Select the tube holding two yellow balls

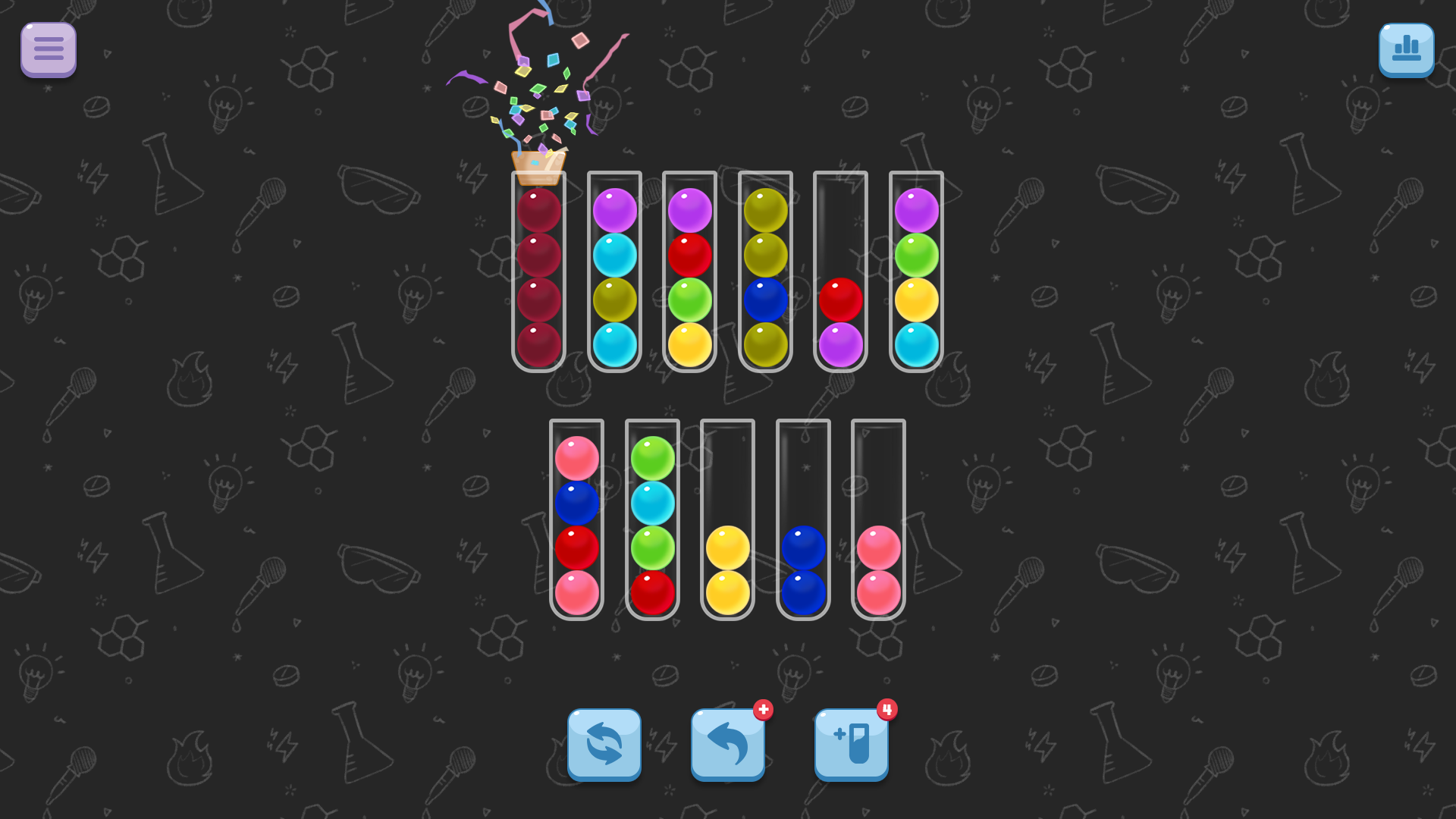coord(726,569)
